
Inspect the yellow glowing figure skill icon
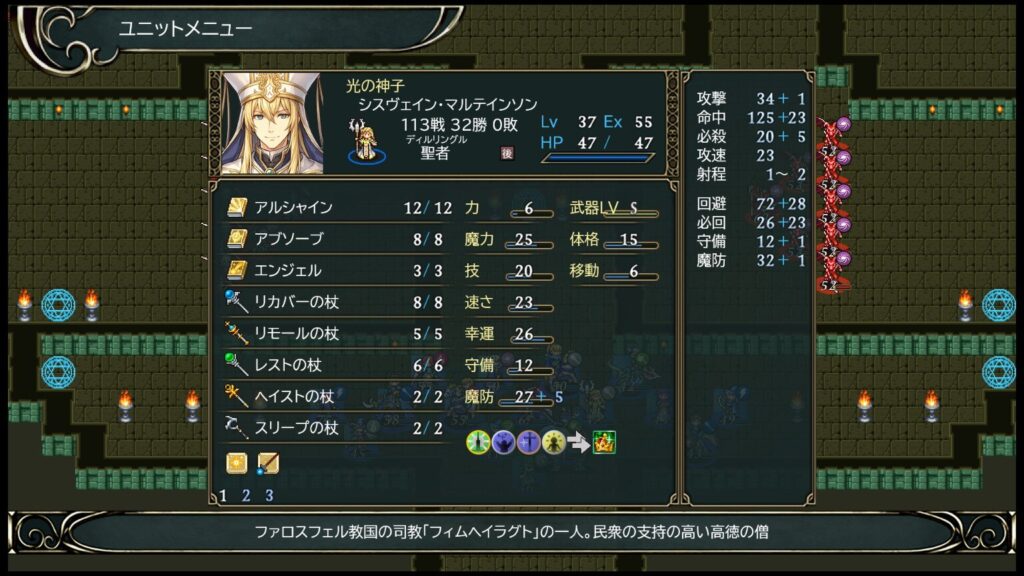coord(554,442)
